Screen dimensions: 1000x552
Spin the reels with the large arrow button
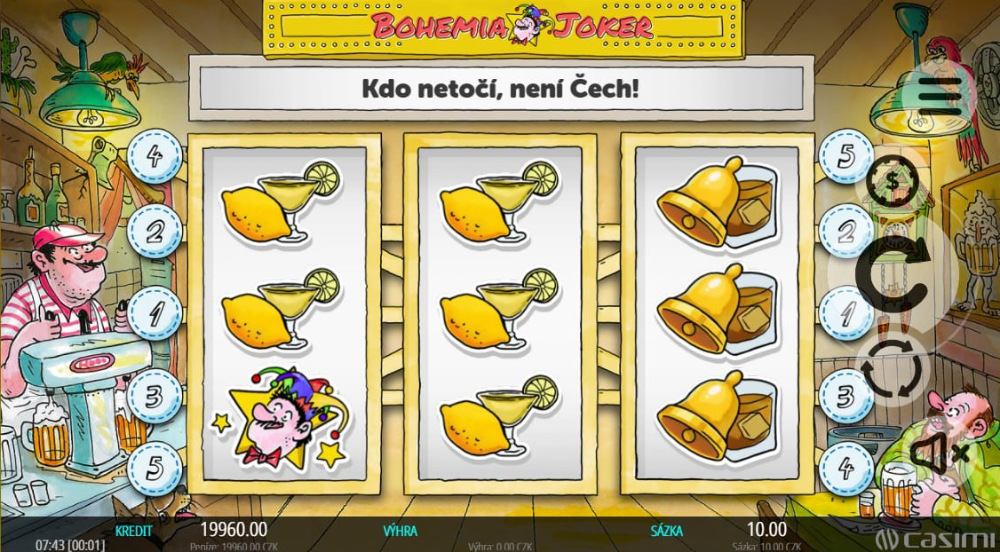893,272
